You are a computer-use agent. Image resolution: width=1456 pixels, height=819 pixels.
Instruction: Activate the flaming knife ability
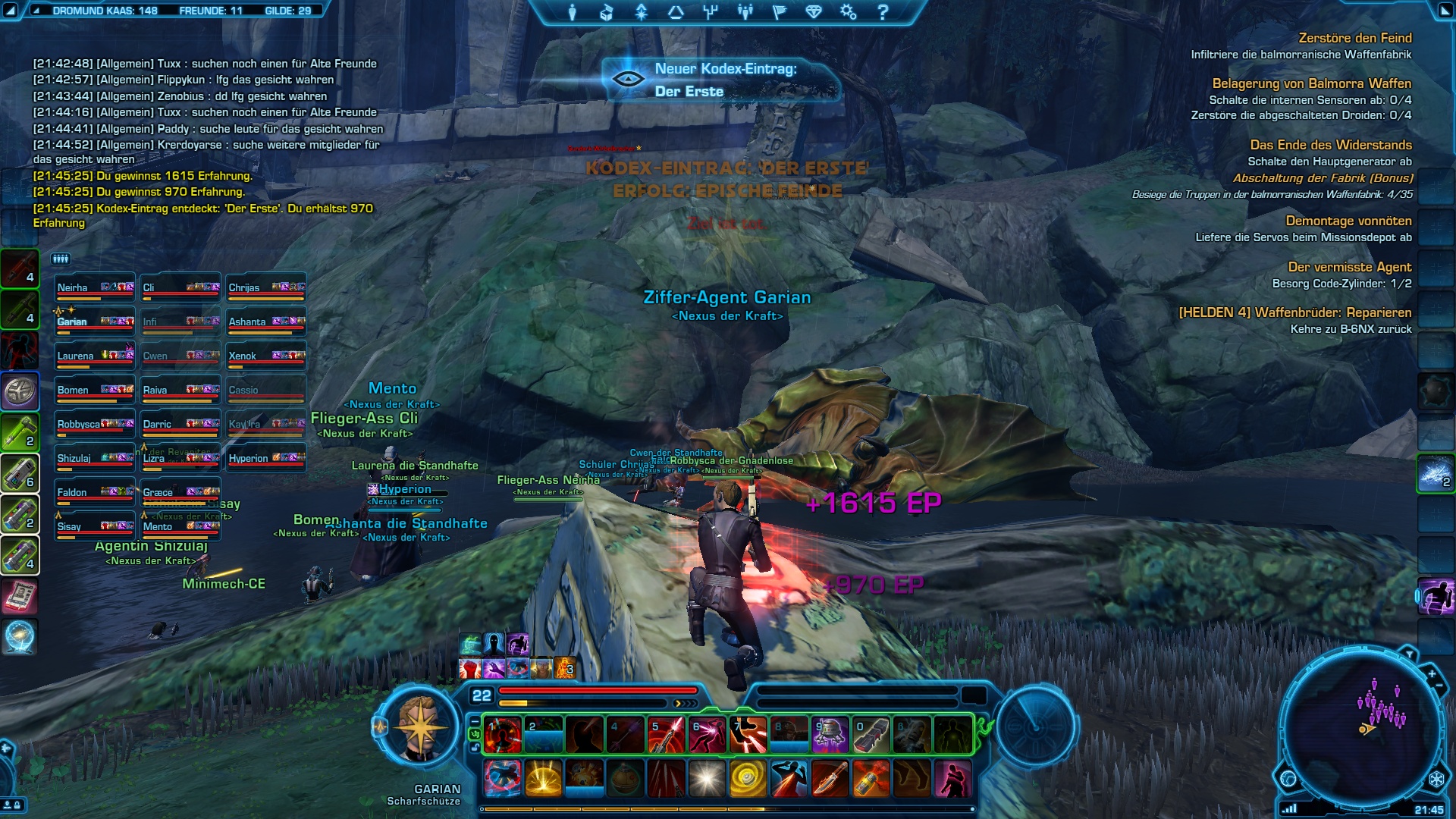(830, 779)
